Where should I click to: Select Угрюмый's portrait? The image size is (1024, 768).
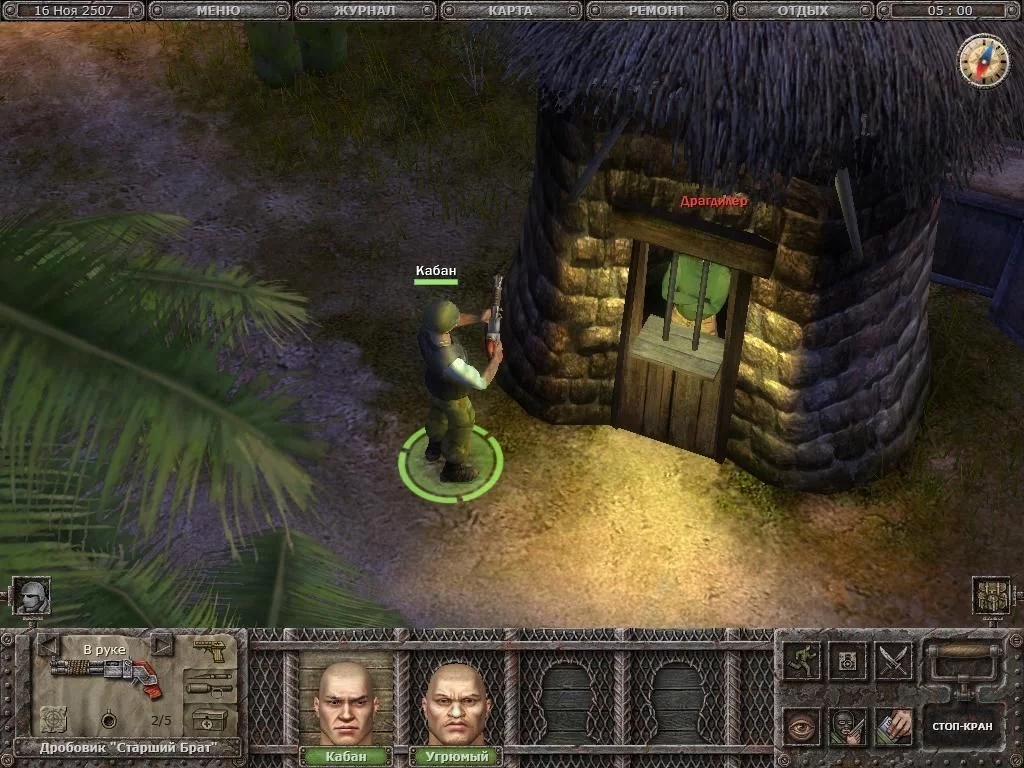tap(455, 702)
